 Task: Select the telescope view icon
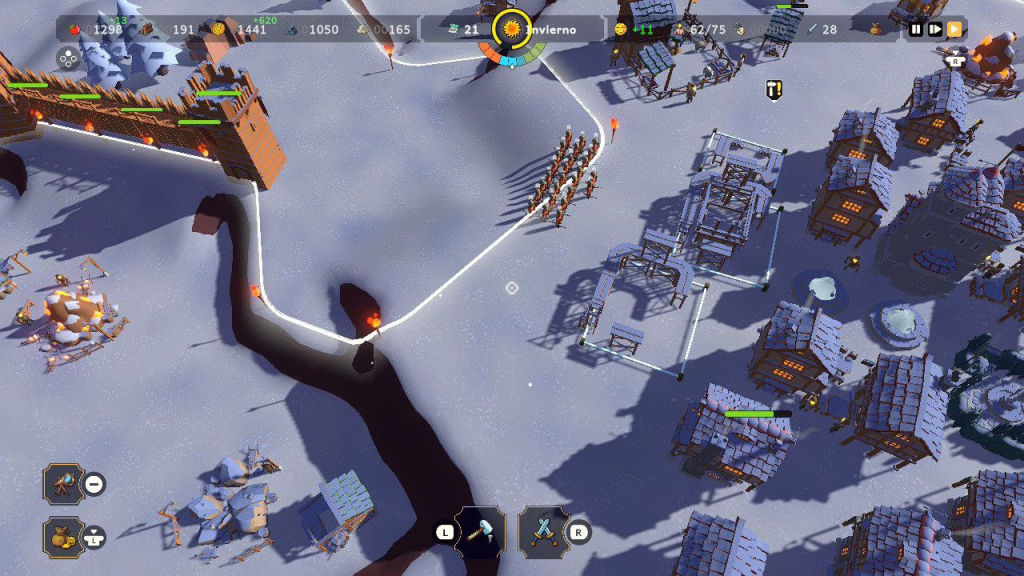click(62, 484)
